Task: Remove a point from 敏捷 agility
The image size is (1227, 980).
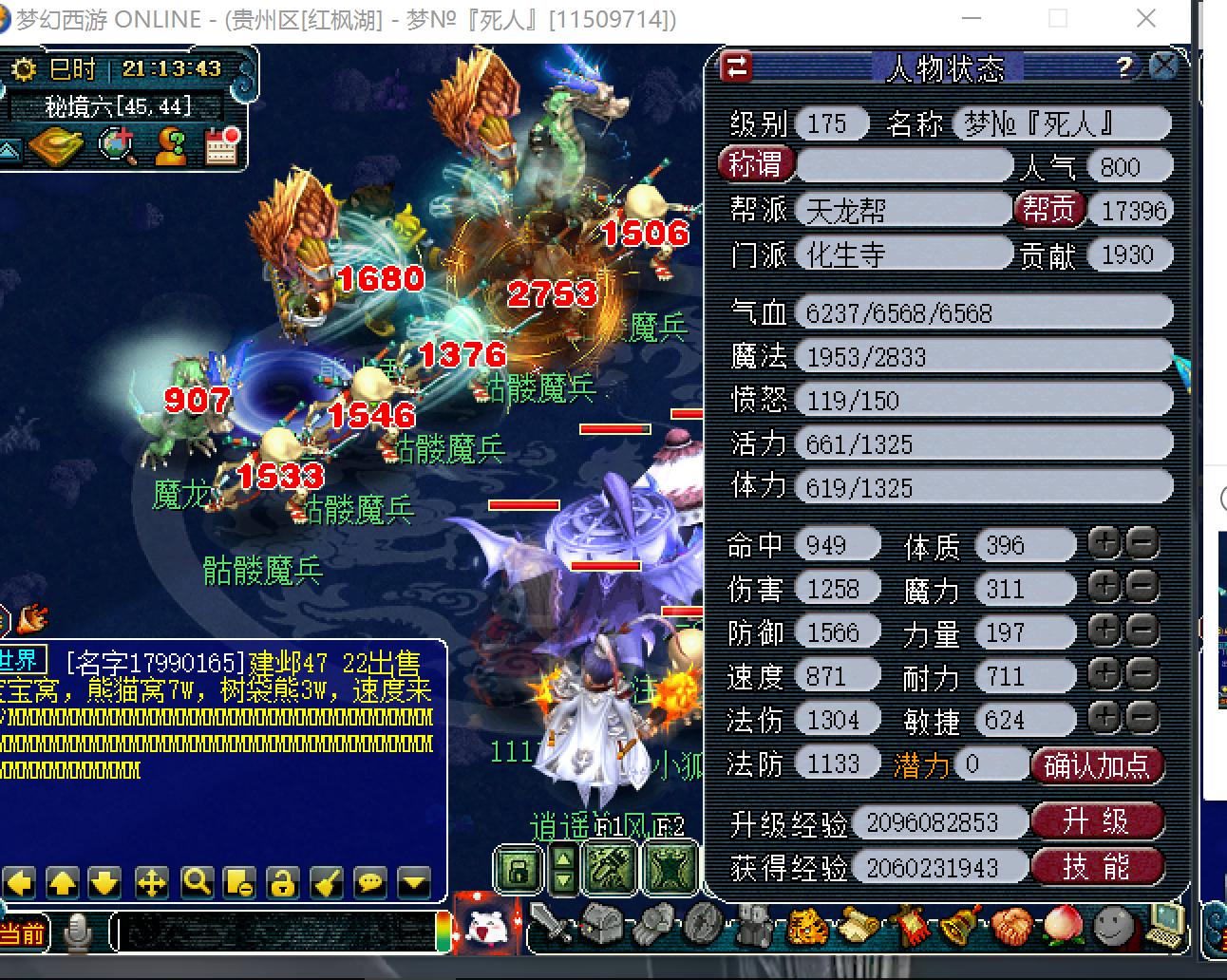Action: 1142,718
